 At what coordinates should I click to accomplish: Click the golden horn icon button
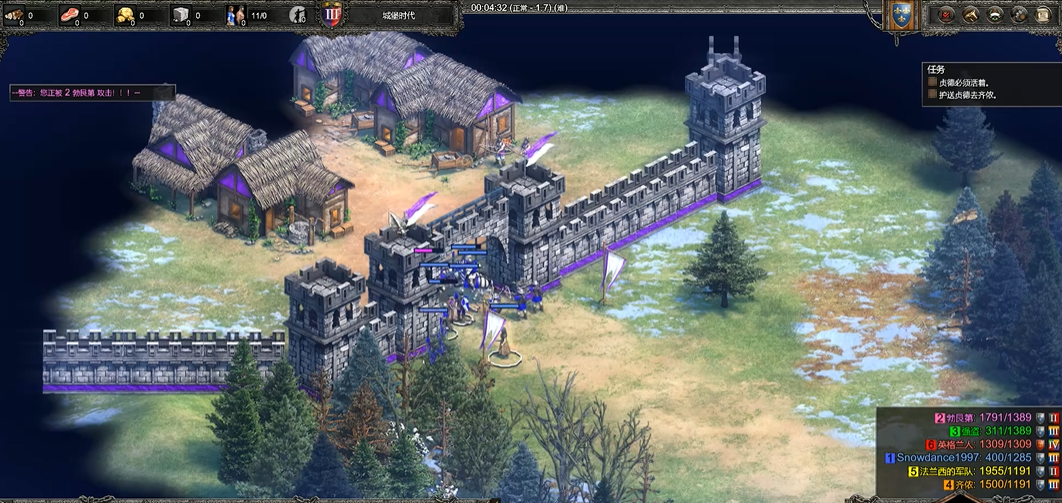click(969, 15)
